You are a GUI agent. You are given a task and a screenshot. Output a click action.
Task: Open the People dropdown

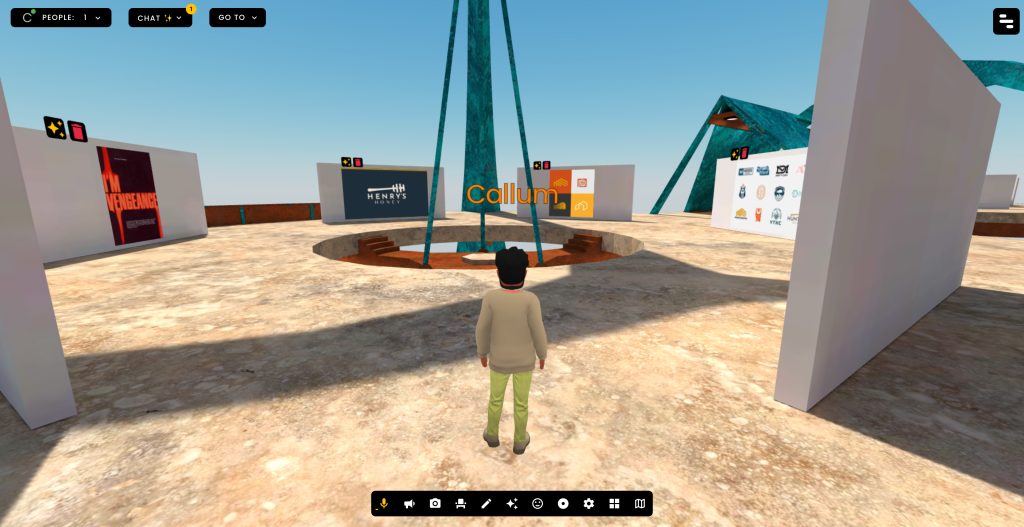click(x=61, y=18)
